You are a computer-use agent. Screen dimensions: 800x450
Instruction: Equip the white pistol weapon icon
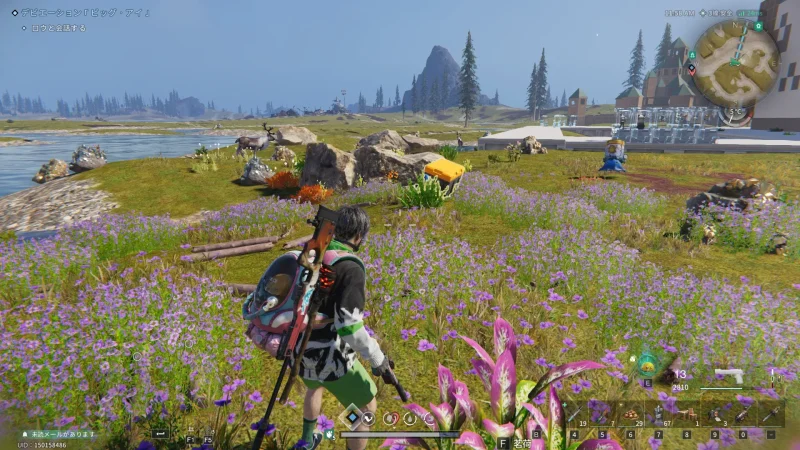(728, 376)
